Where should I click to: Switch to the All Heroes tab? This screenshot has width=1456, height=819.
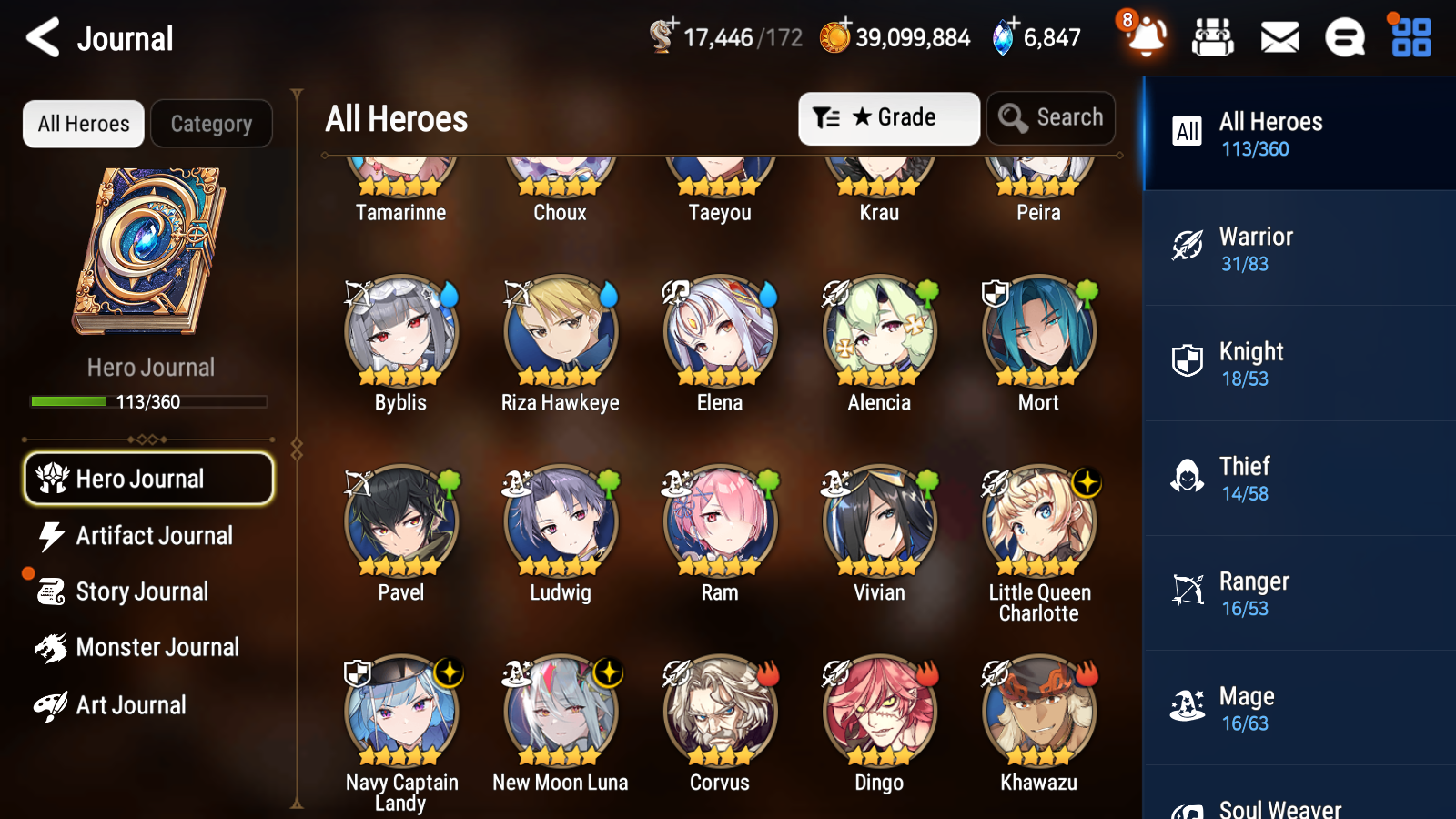pyautogui.click(x=83, y=124)
